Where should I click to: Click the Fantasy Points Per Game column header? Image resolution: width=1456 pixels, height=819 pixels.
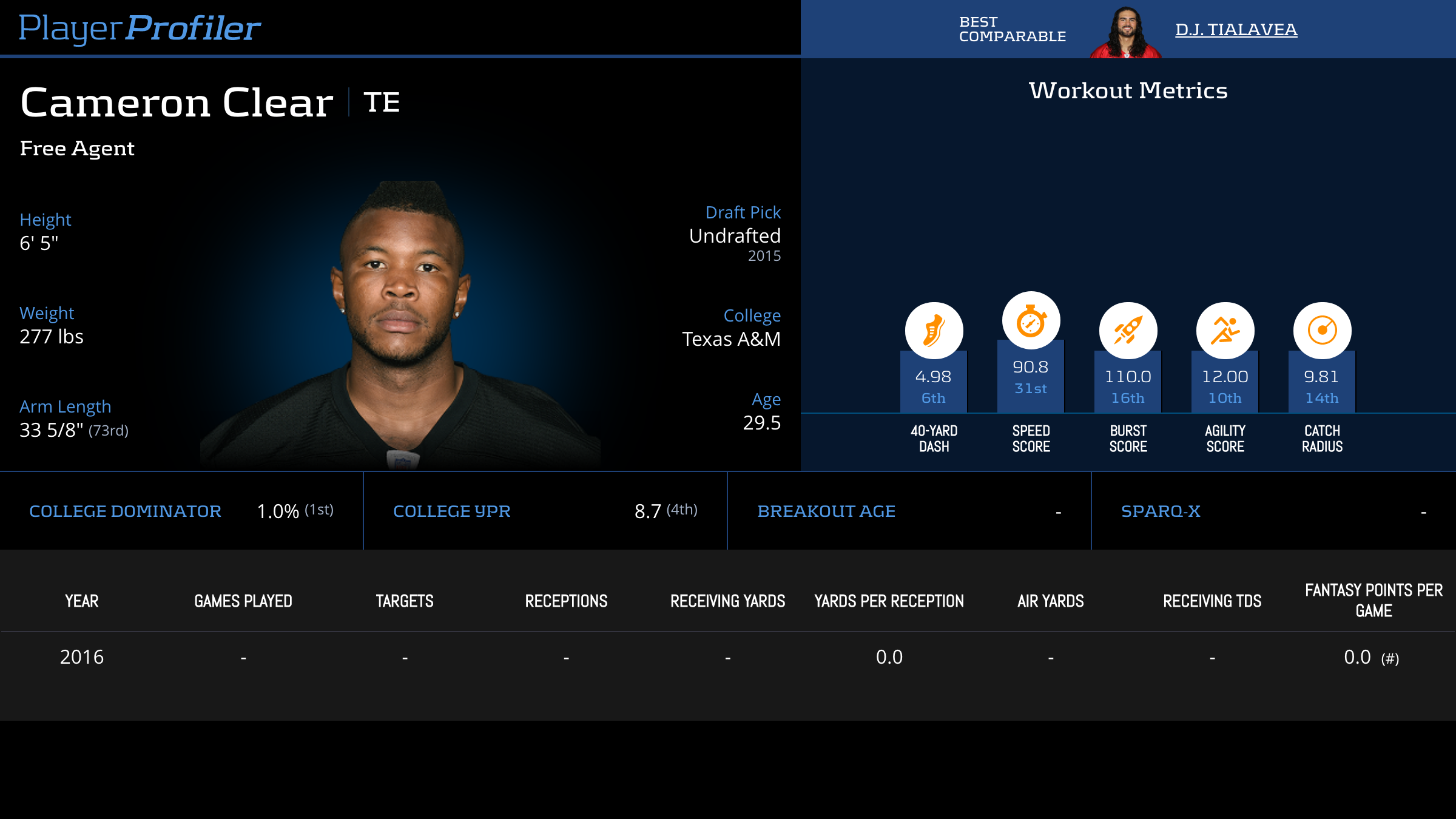[x=1373, y=600]
